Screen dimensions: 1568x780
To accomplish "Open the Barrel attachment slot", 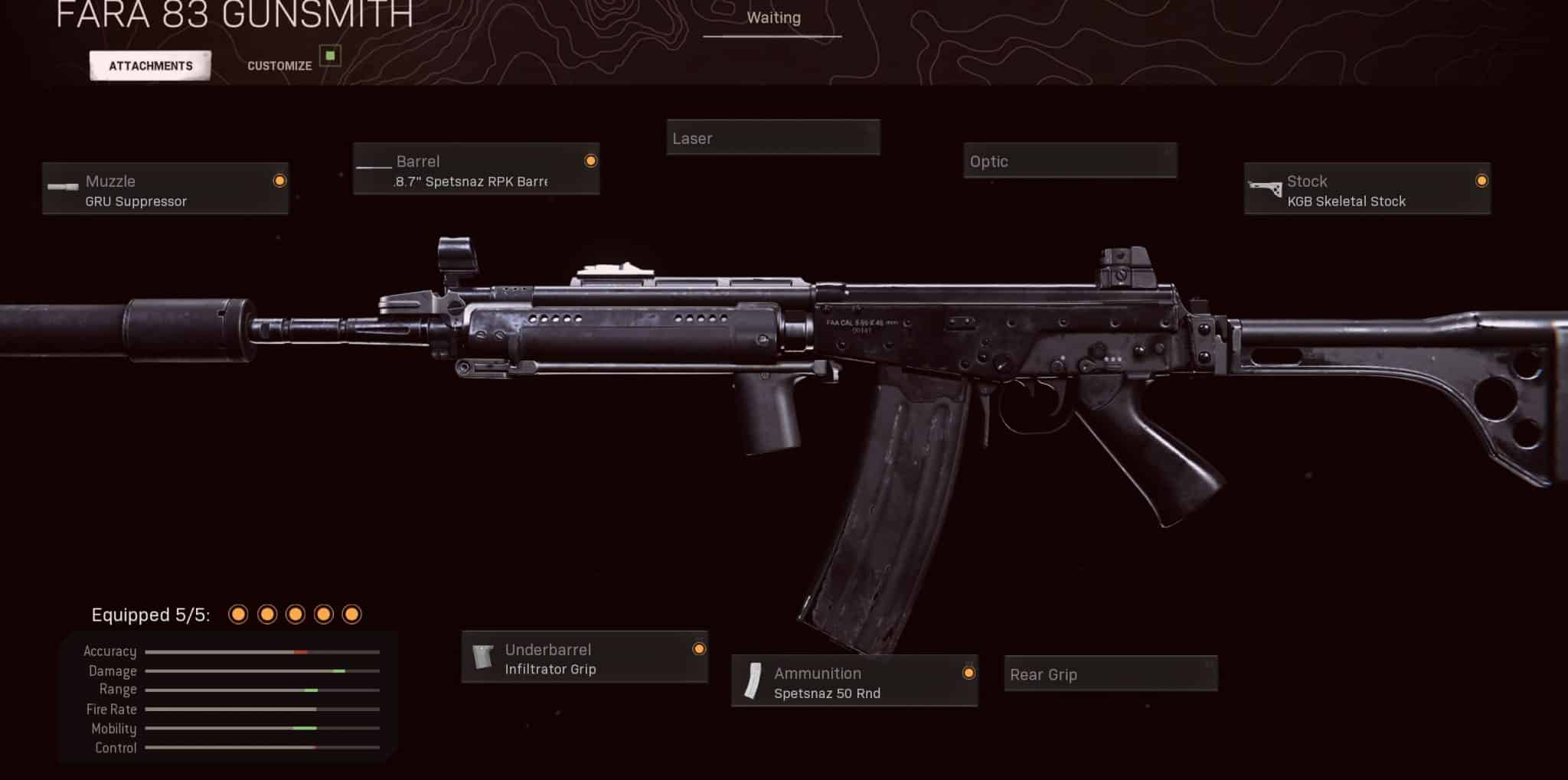I will (x=476, y=169).
